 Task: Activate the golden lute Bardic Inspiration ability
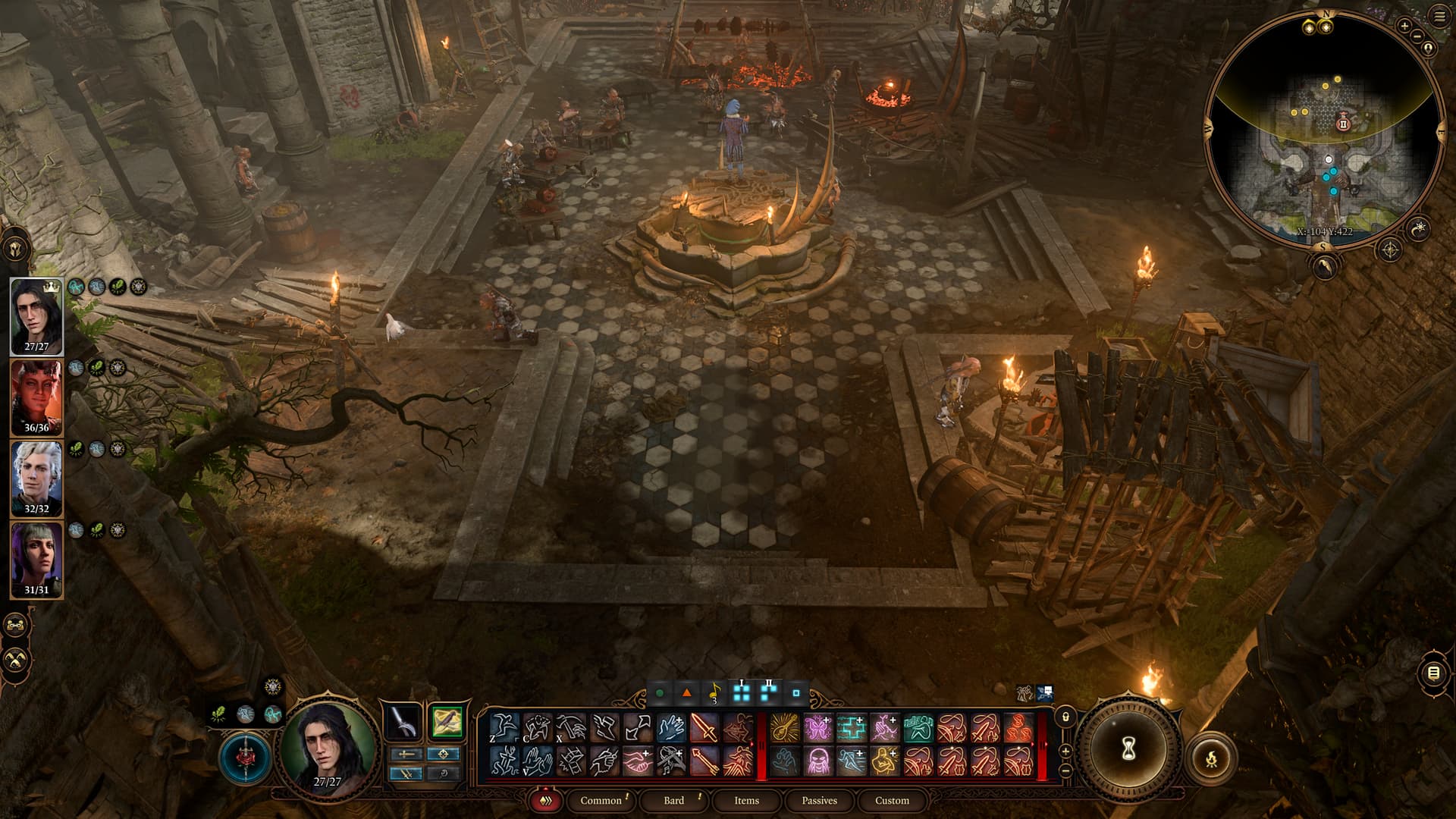click(x=784, y=728)
